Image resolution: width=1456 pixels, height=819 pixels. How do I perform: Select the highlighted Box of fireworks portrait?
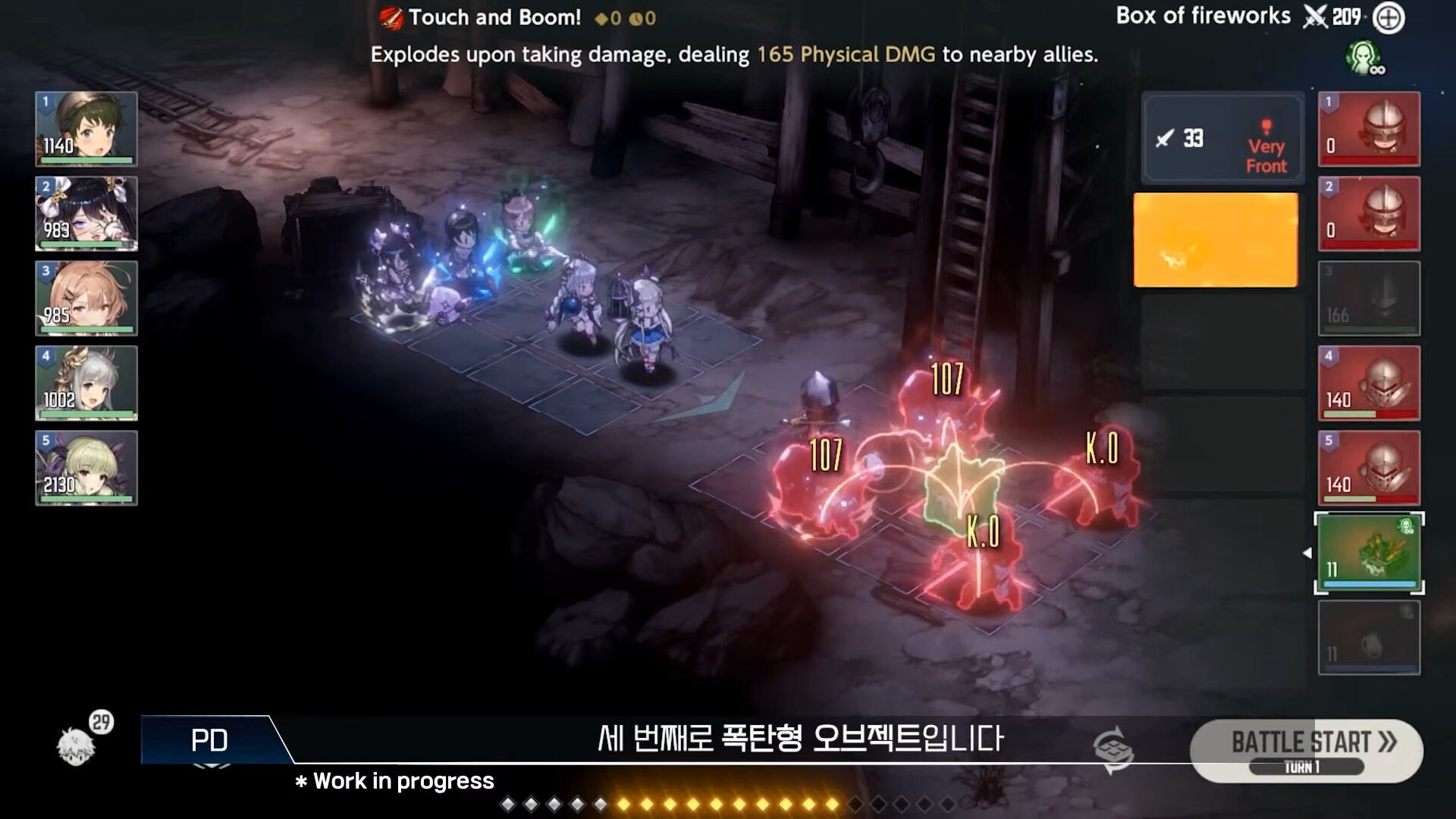(1369, 553)
